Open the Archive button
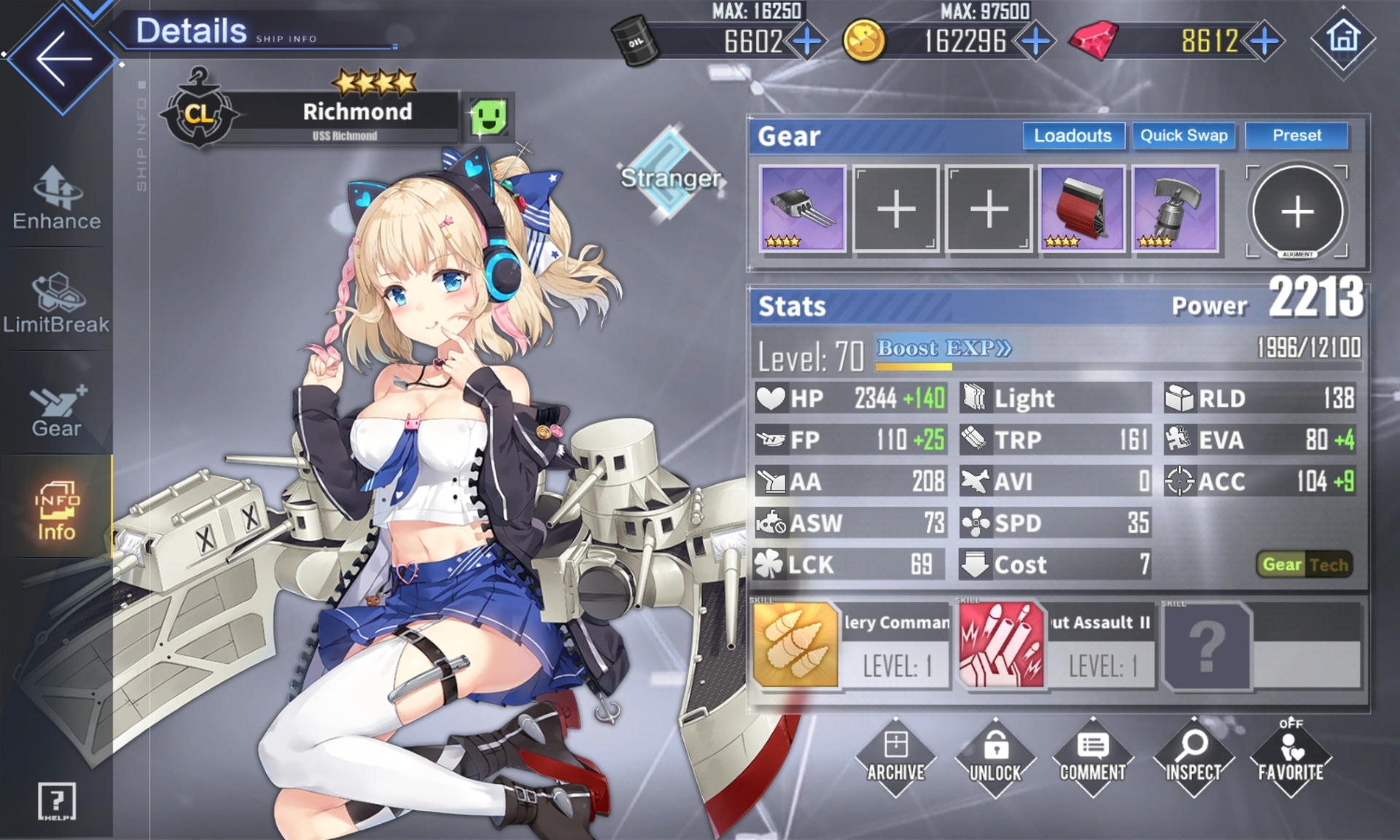Image resolution: width=1400 pixels, height=840 pixels. click(895, 757)
